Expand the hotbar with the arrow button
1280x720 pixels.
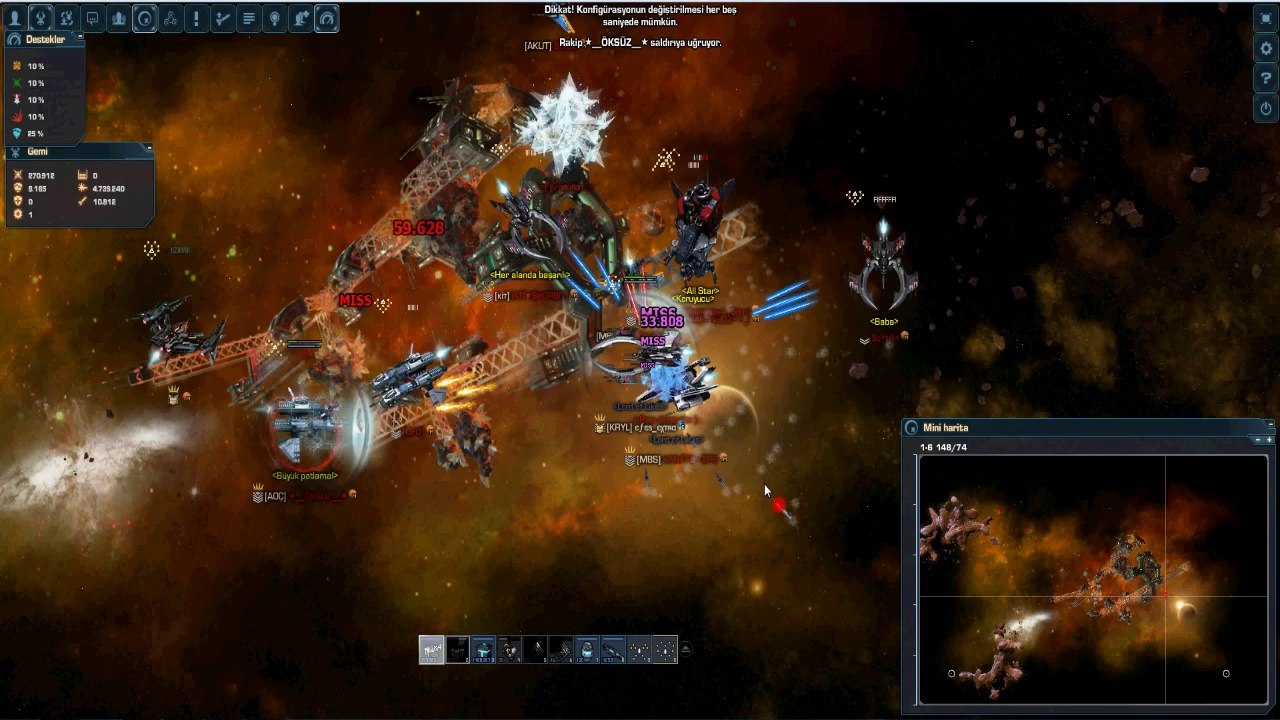tap(686, 650)
